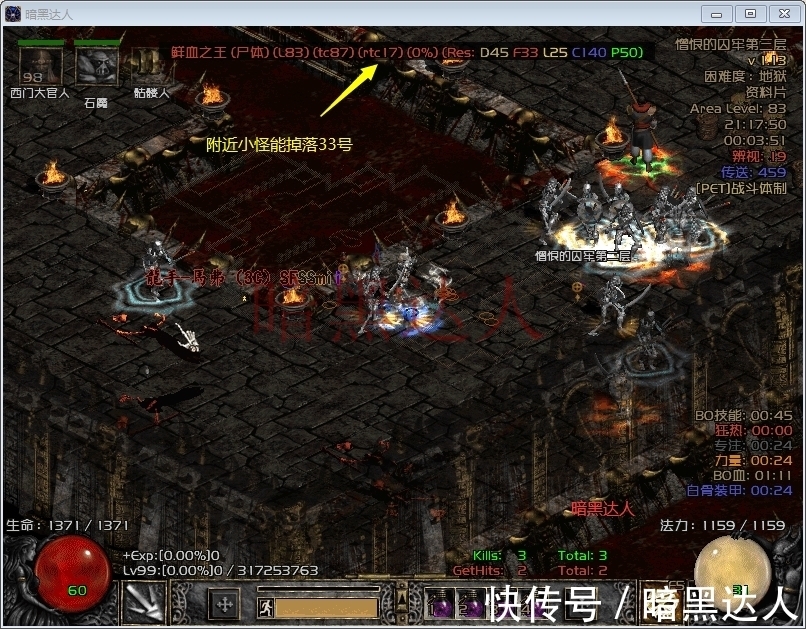This screenshot has width=806, height=629.
Task: Minimize the game window
Action: coord(716,13)
